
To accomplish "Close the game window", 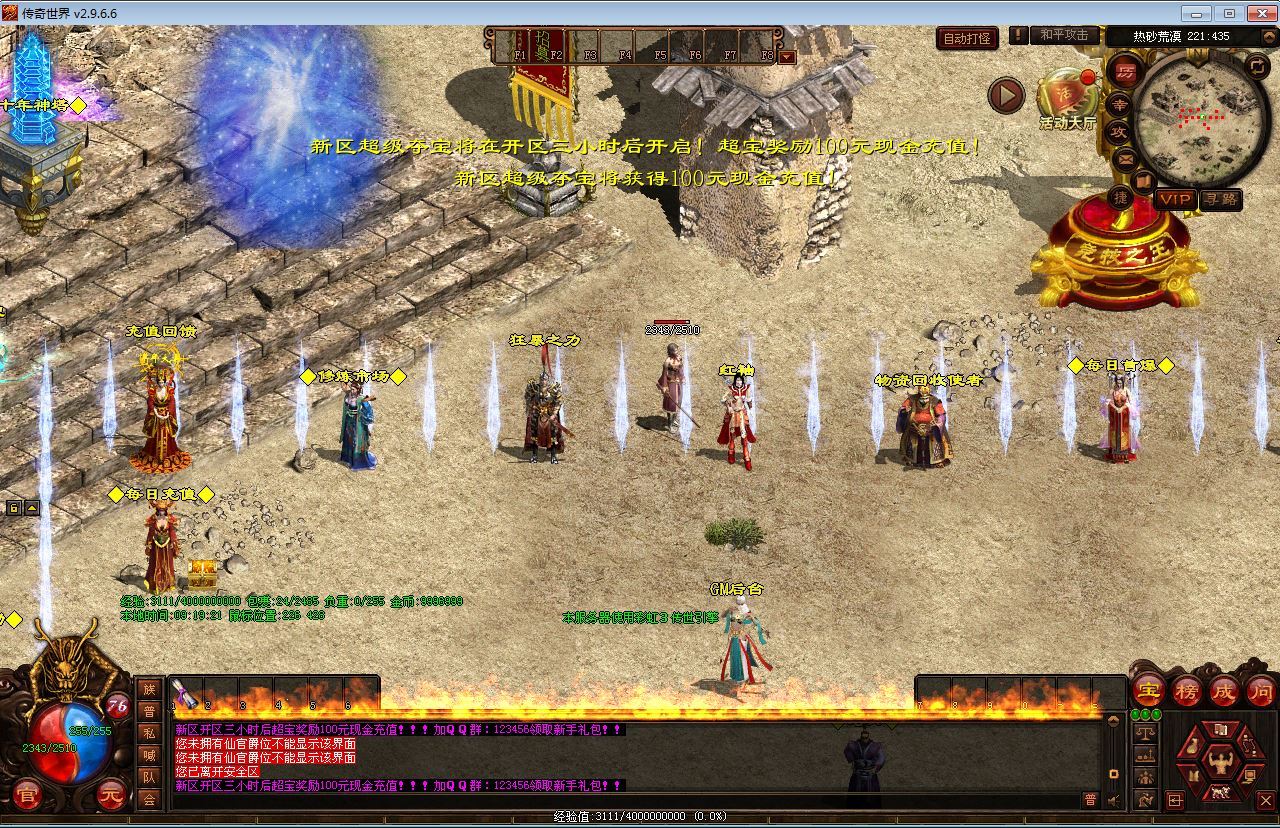I will [x=1258, y=13].
